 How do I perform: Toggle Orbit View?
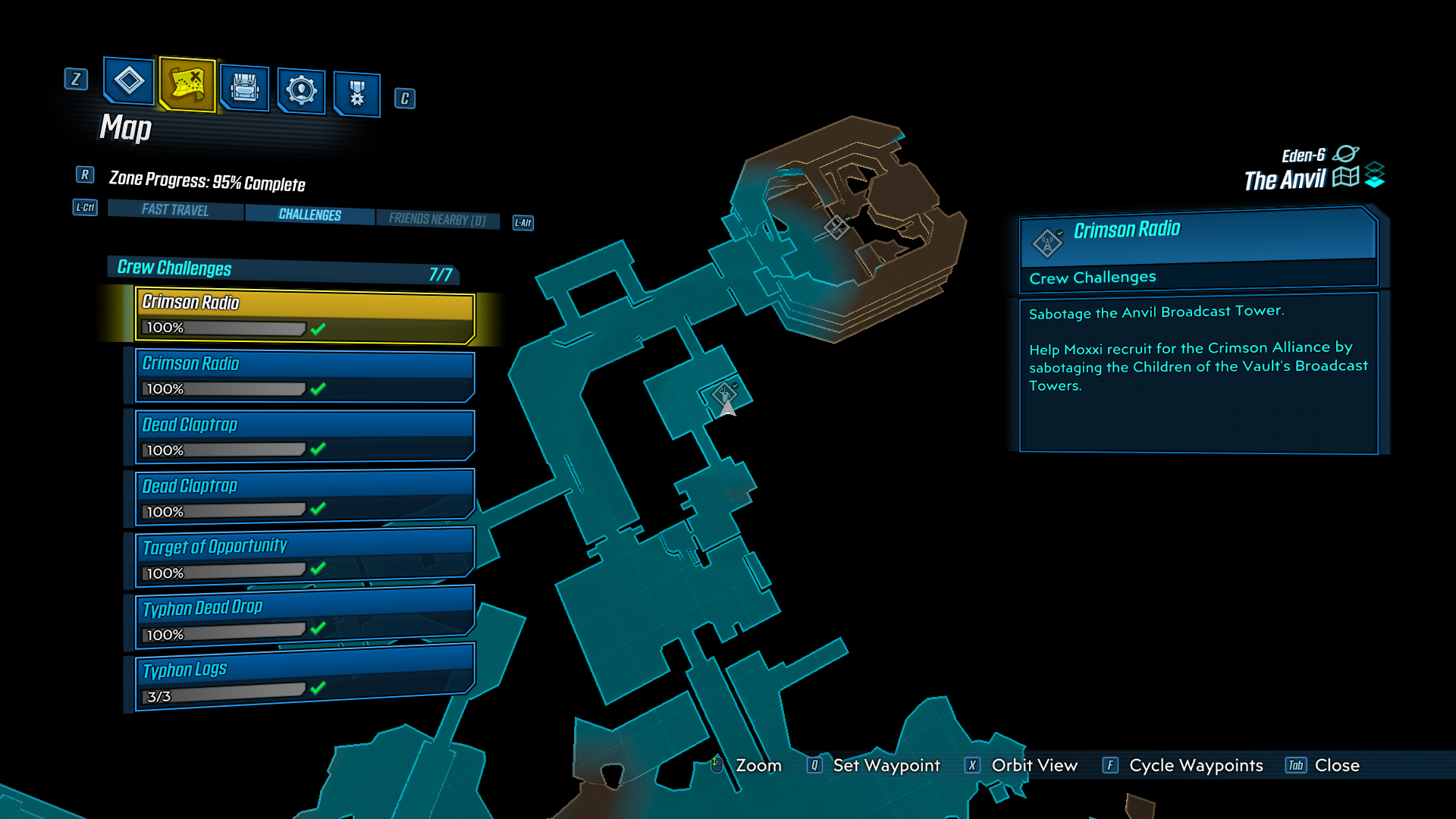[1034, 766]
